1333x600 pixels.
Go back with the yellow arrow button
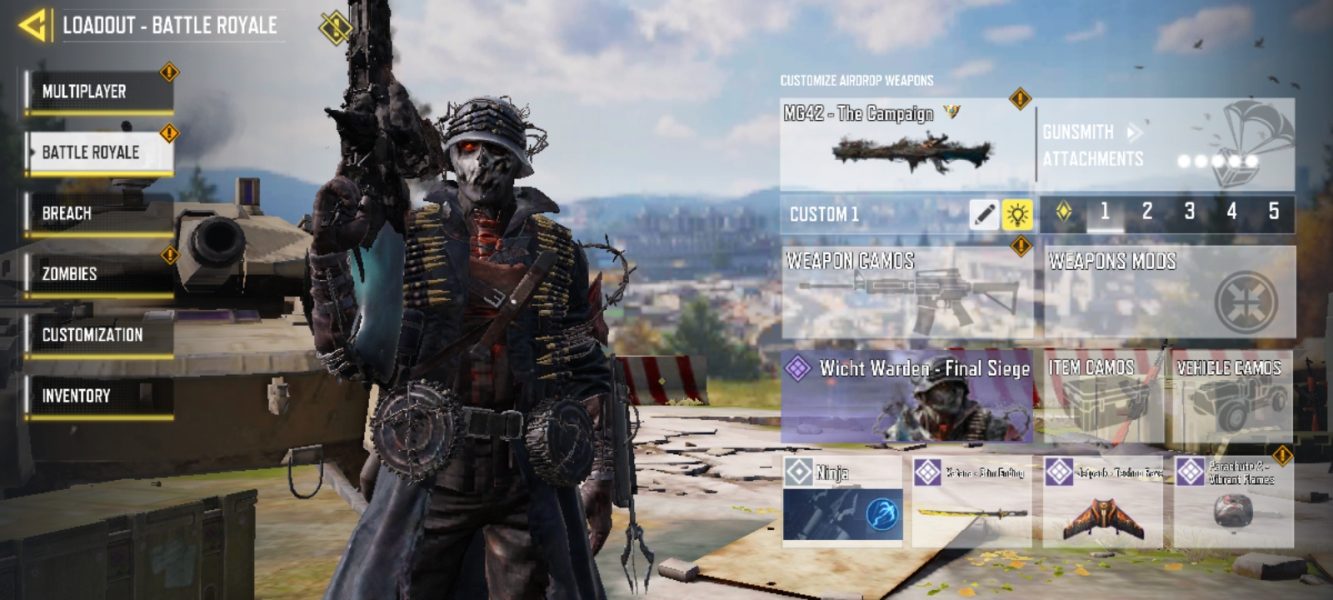coord(33,25)
